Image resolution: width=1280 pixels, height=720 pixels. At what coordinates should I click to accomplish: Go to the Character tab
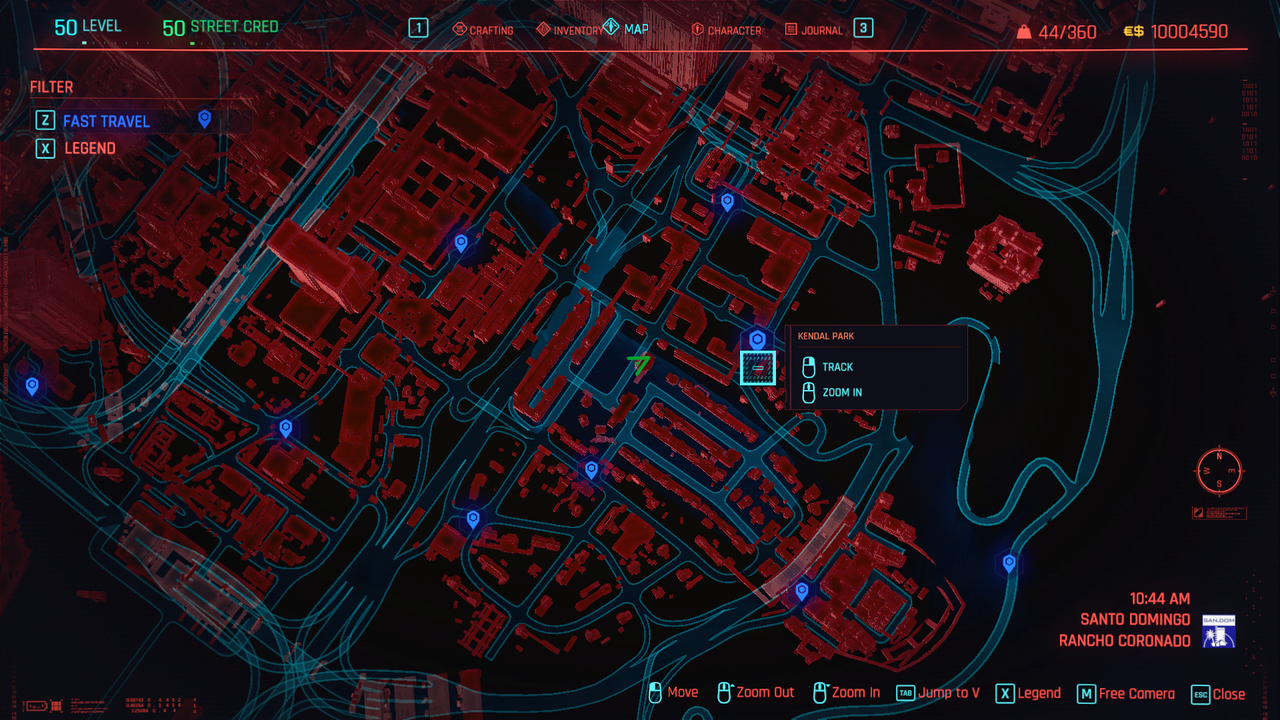click(726, 30)
